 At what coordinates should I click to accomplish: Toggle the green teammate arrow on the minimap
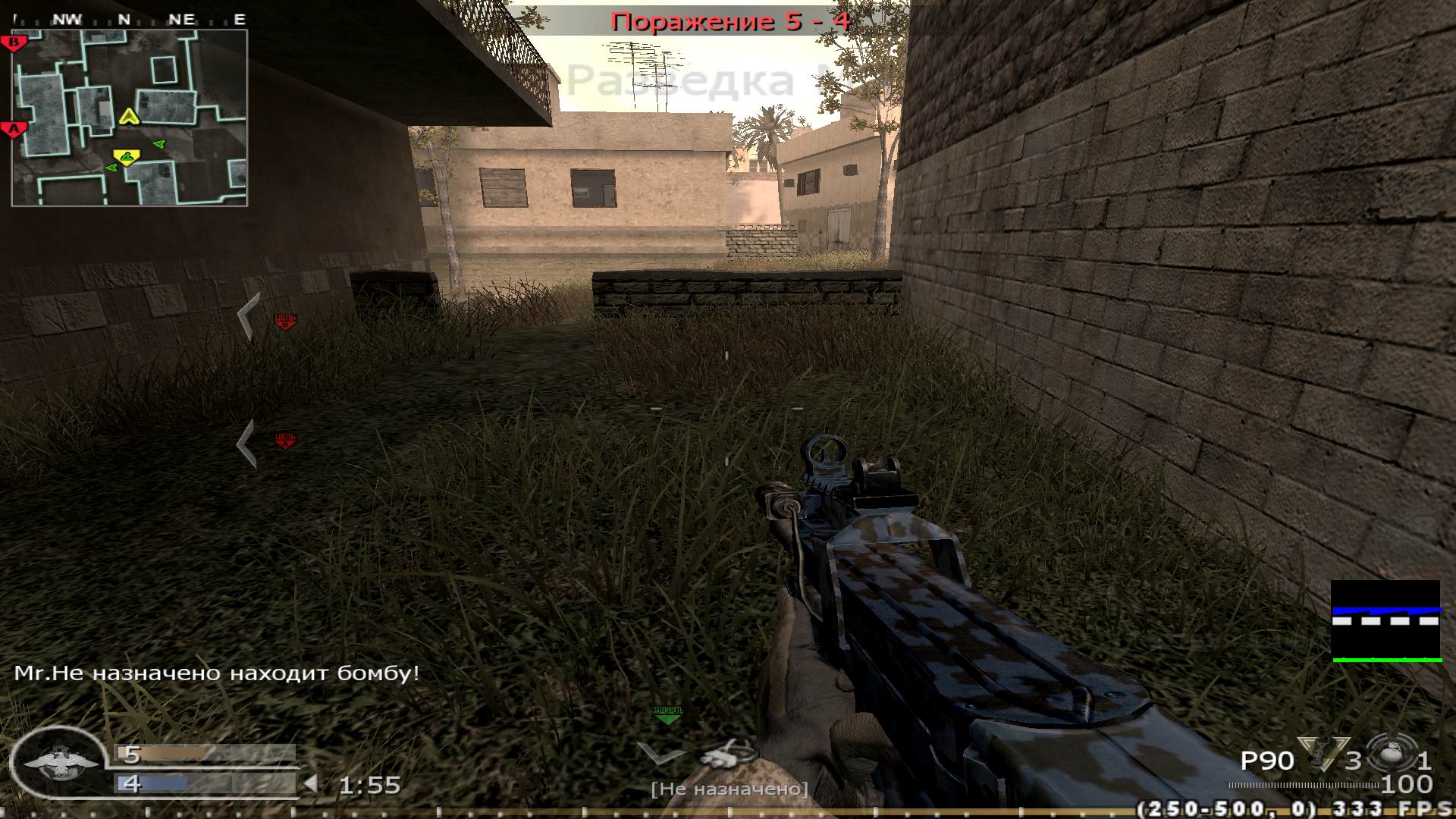point(158,143)
